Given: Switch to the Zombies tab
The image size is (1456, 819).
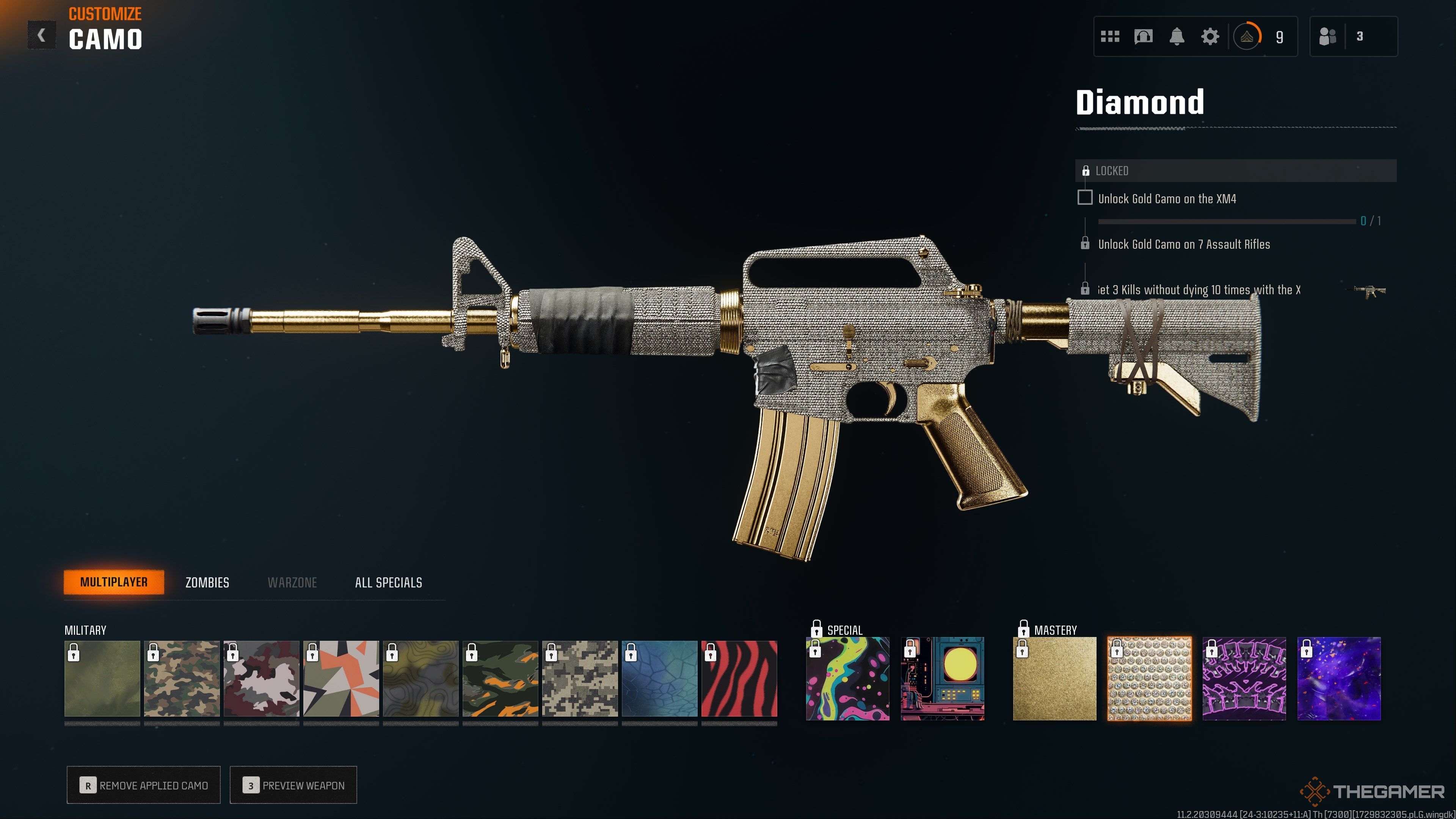Looking at the screenshot, I should coord(207,582).
